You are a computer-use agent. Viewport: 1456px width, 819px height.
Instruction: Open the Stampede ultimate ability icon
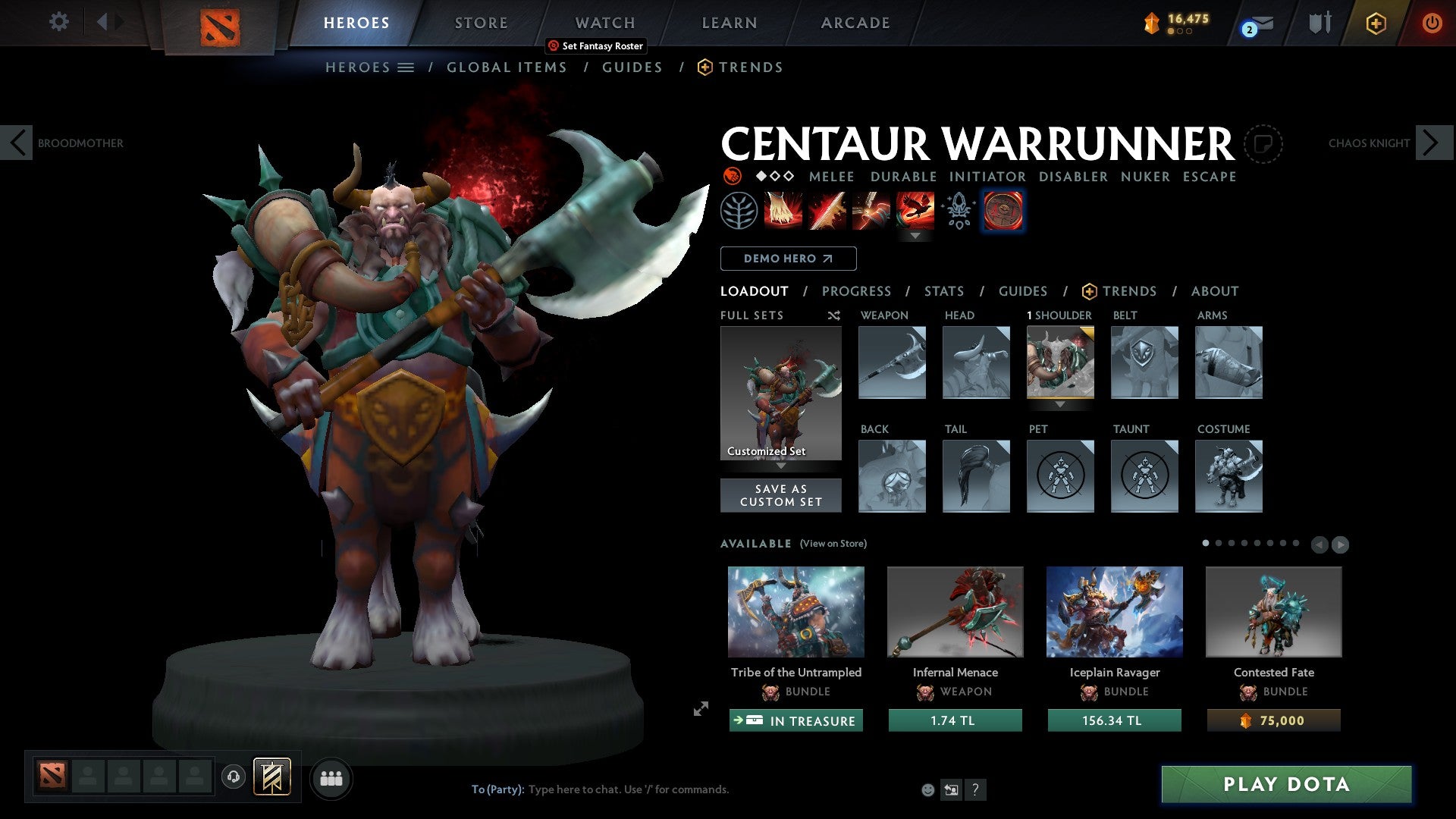(x=916, y=211)
